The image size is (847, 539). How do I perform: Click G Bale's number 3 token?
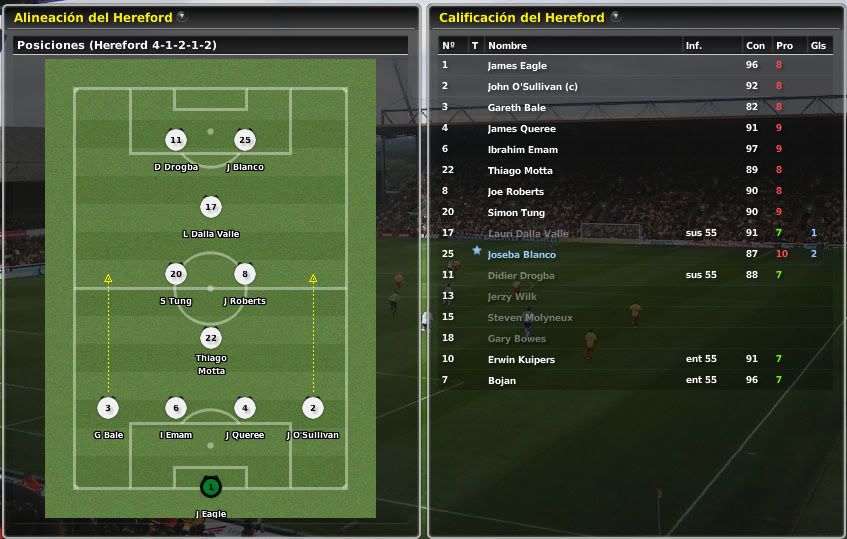click(108, 408)
